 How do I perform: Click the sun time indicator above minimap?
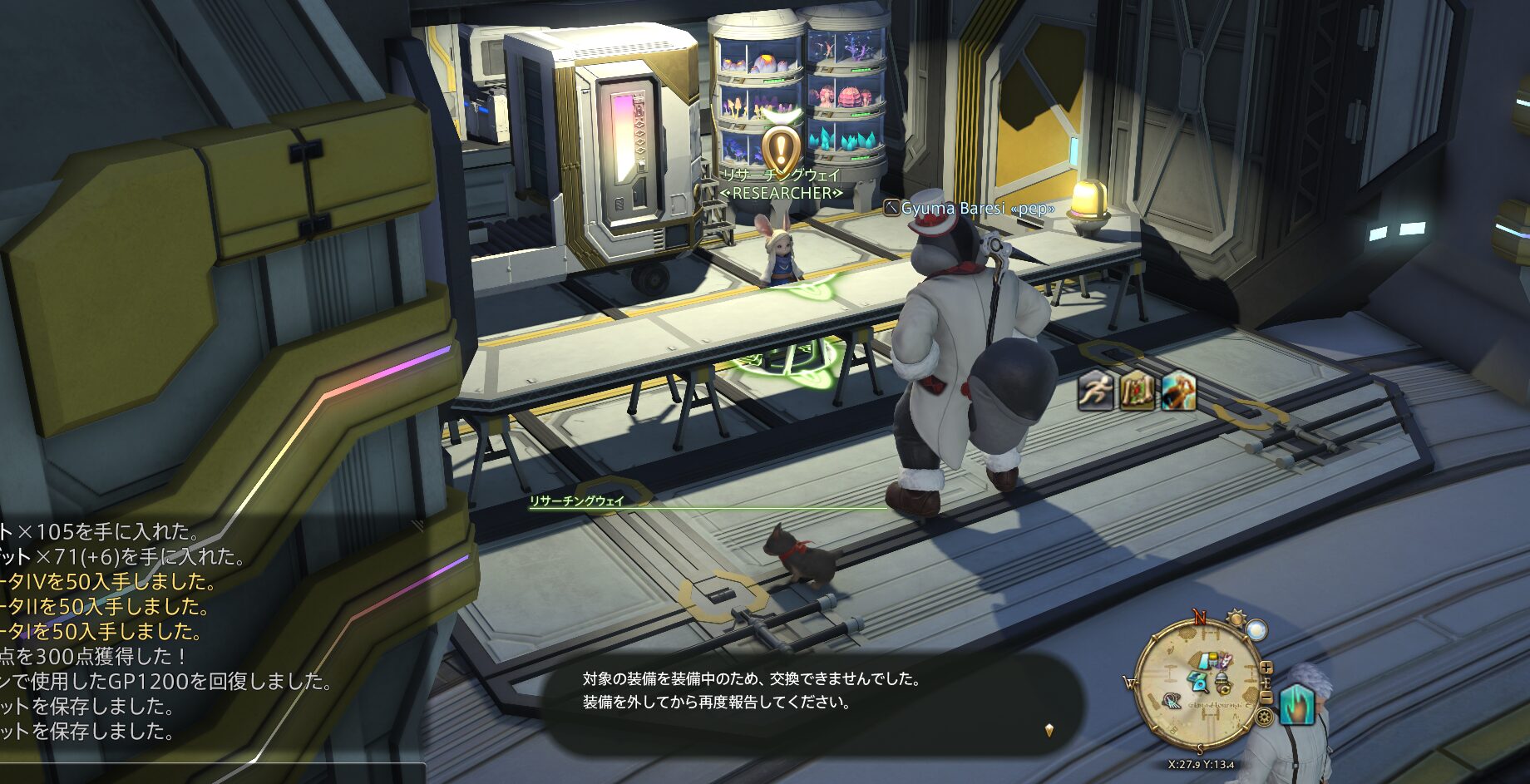[x=1236, y=618]
